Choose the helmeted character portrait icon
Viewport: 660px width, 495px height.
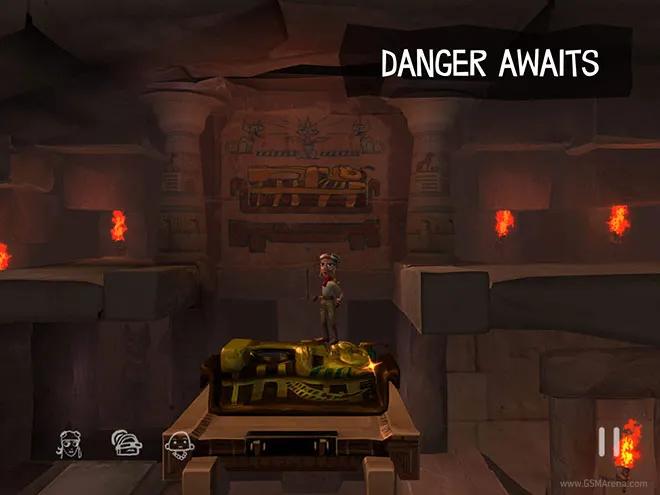(x=125, y=442)
